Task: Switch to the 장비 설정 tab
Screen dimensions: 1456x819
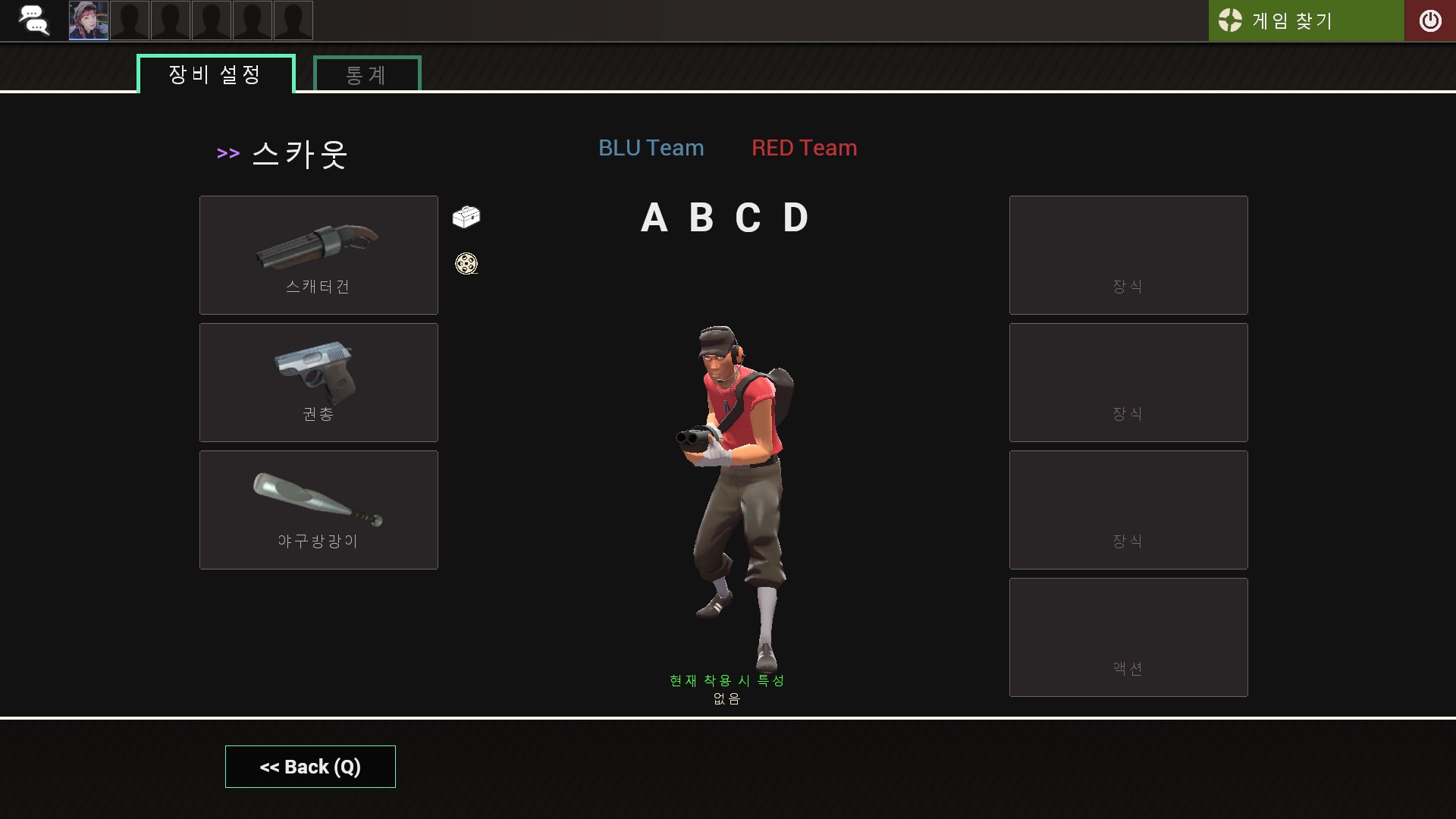Action: pos(215,74)
